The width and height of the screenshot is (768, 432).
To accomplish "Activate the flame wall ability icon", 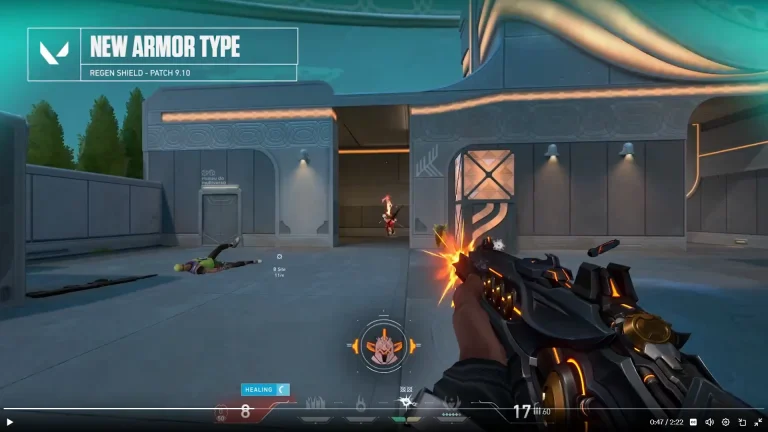I will point(316,403).
